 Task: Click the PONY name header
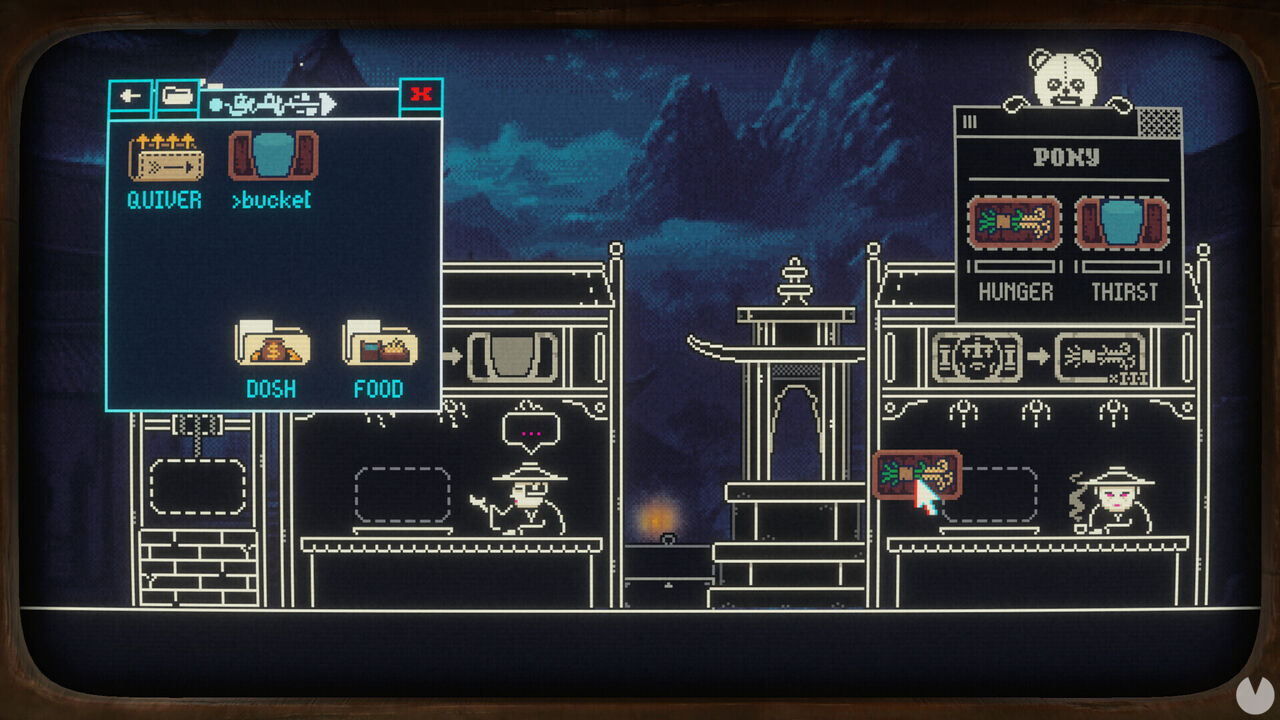point(1065,158)
